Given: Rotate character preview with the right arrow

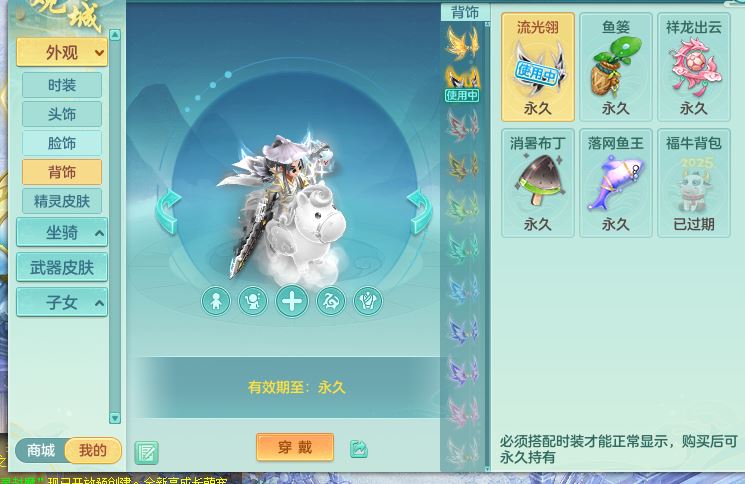Looking at the screenshot, I should click(418, 211).
